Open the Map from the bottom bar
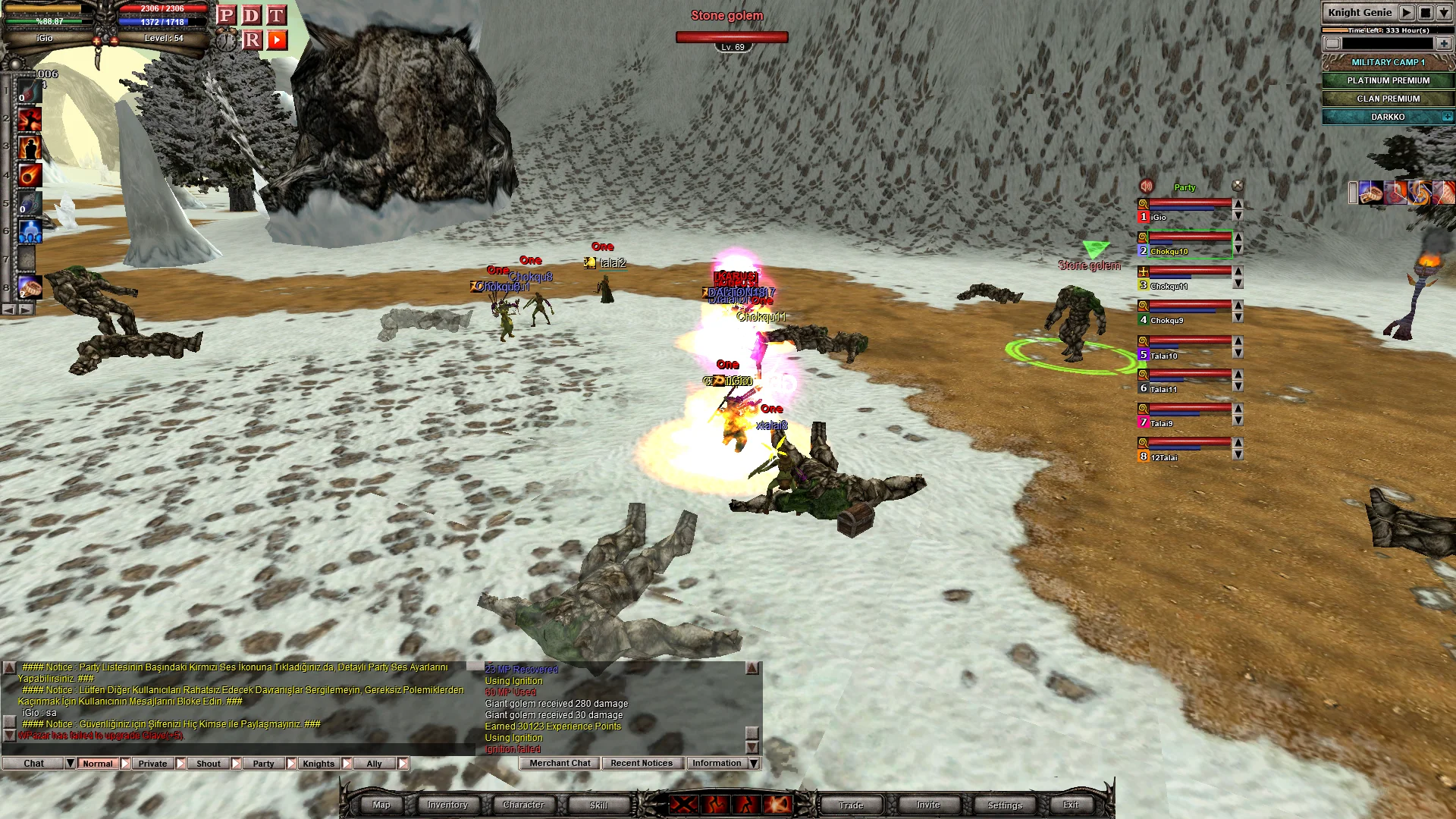The height and width of the screenshot is (819, 1456). [381, 805]
